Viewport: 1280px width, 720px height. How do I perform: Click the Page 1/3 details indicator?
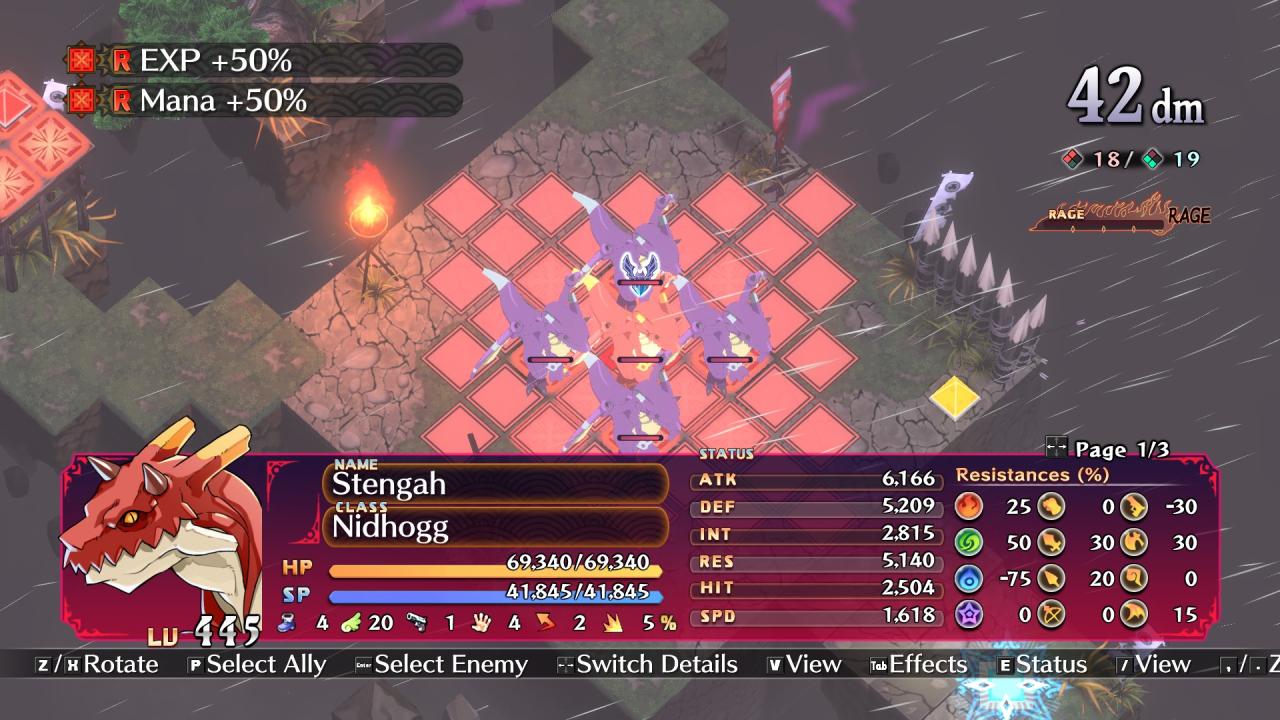pos(1108,449)
